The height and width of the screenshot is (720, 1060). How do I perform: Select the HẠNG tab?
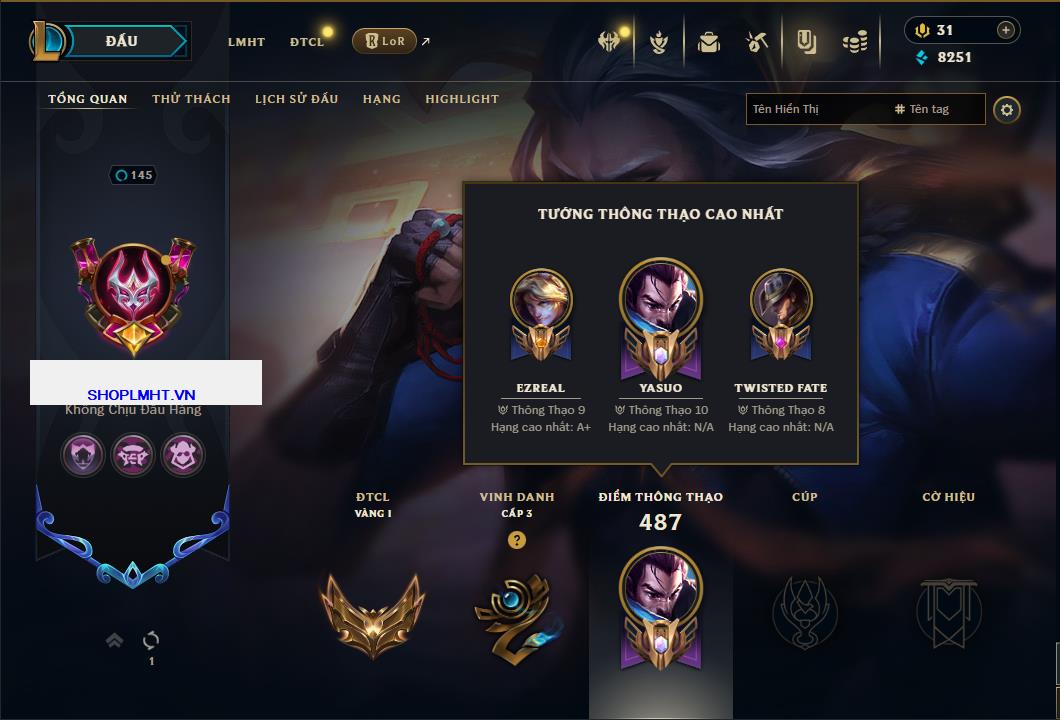tap(381, 99)
